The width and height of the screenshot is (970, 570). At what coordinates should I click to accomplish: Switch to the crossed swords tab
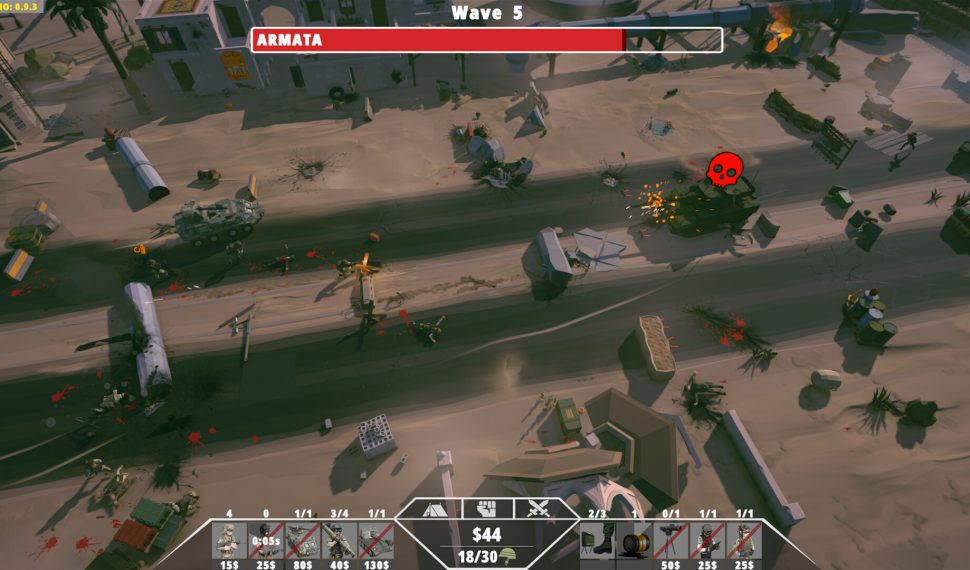(538, 508)
